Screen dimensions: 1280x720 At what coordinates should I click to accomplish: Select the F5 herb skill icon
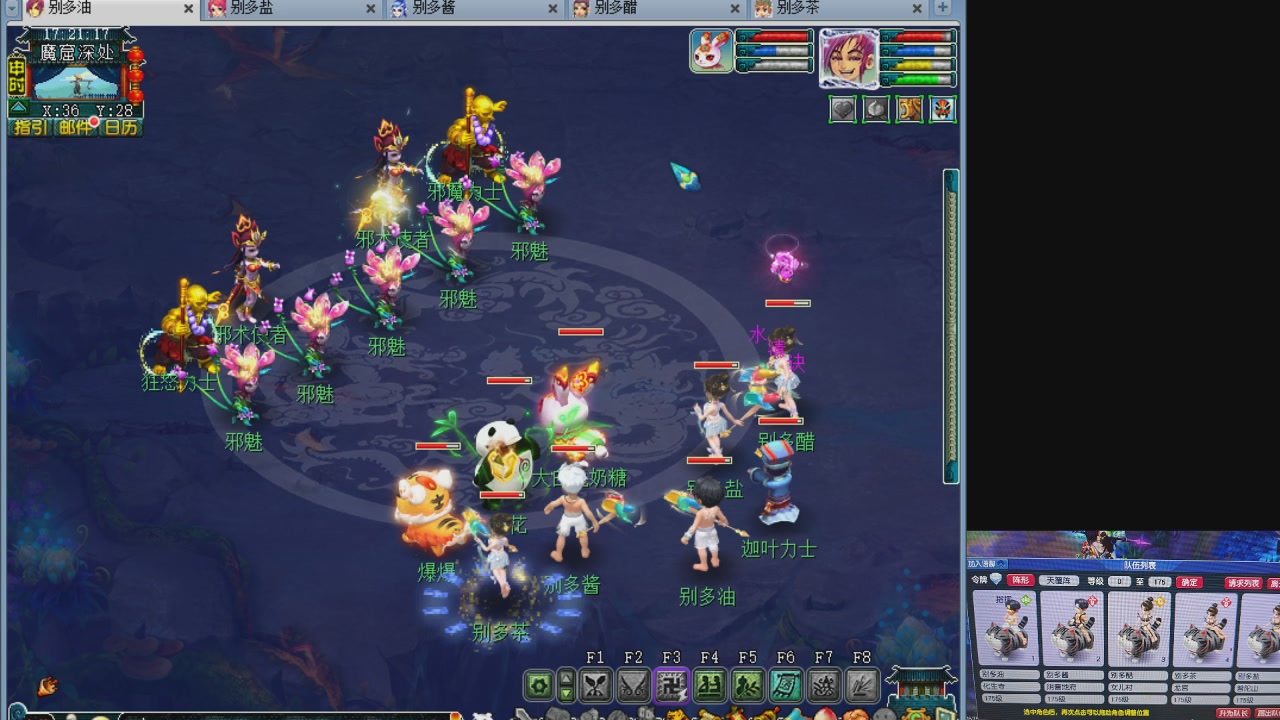pos(749,685)
